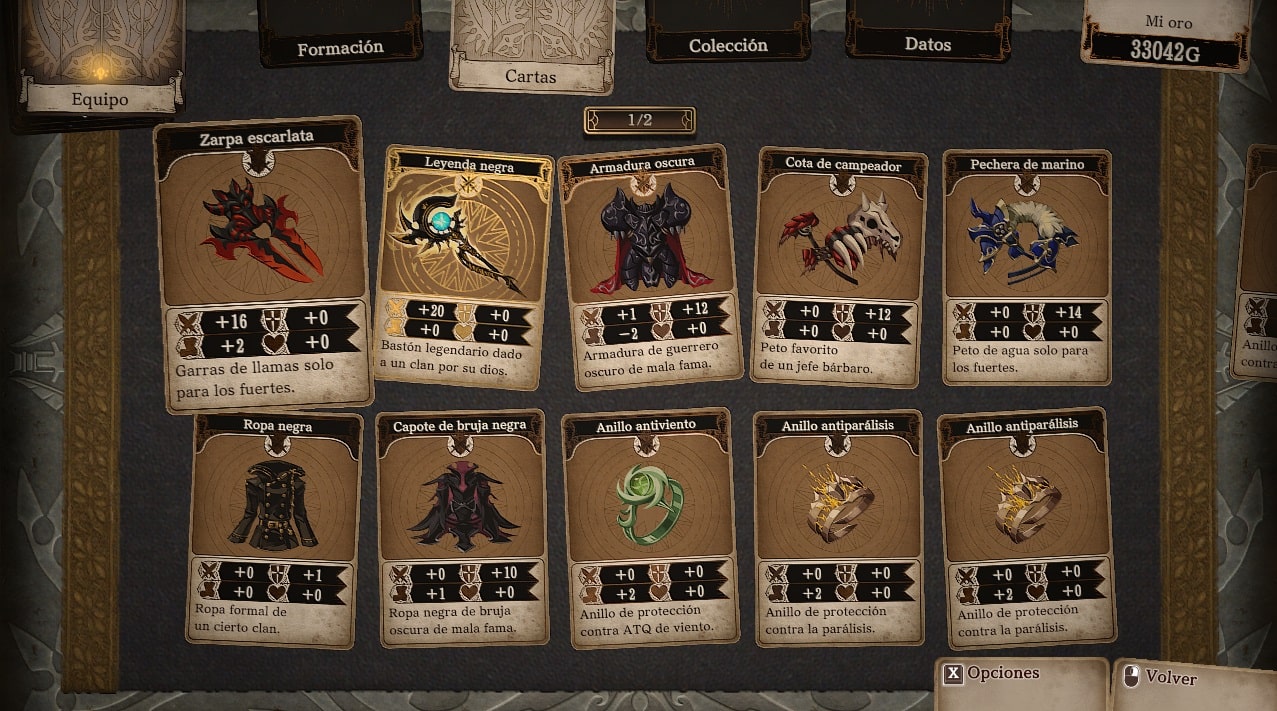Pick the Capote de bruja negra card

point(462,525)
